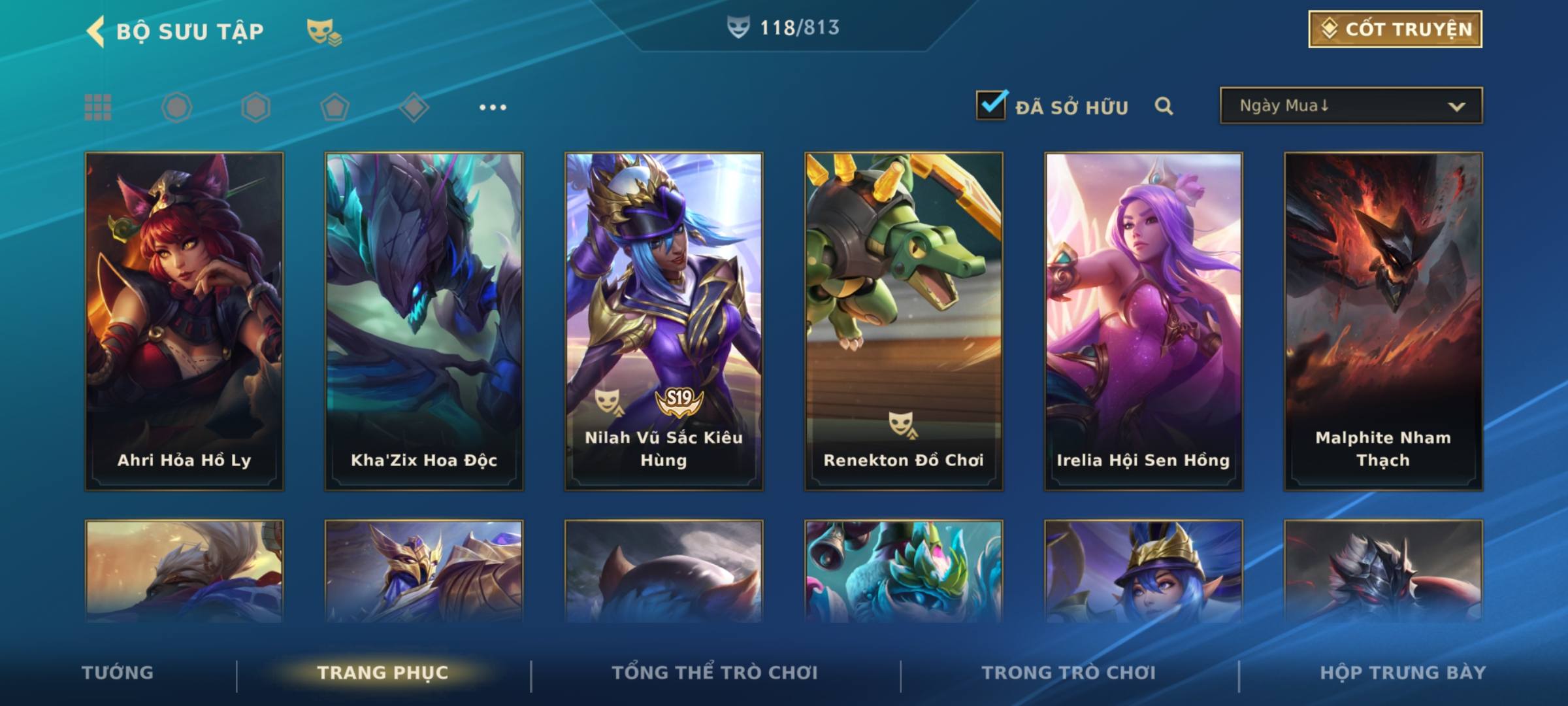Expand the Ngày Mua sort dropdown
Screen dimensions: 1568x706
coord(1350,106)
